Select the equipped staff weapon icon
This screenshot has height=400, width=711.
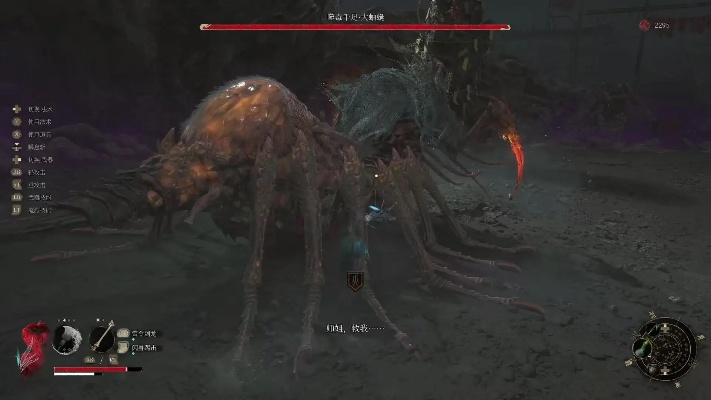click(x=101, y=337)
